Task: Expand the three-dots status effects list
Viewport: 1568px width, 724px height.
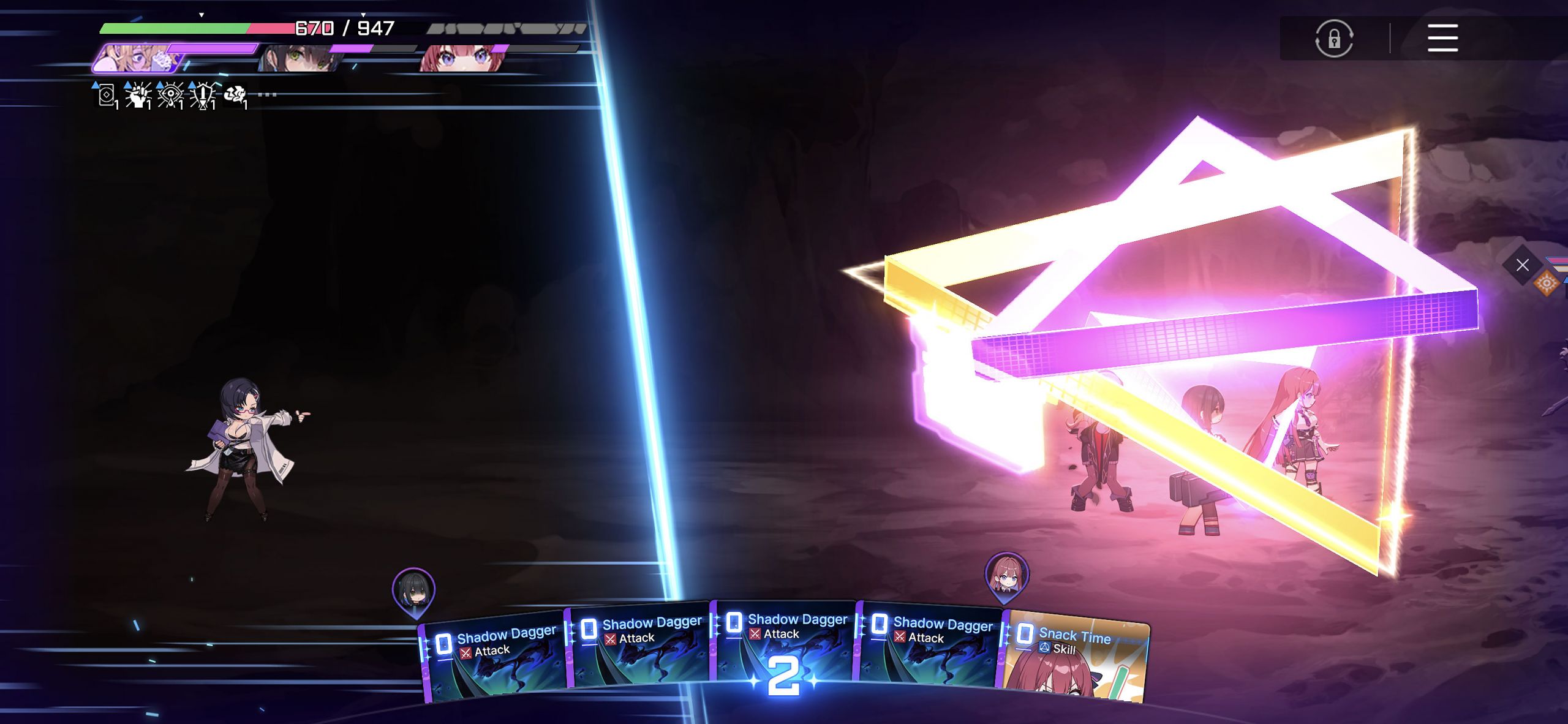Action: tap(267, 95)
